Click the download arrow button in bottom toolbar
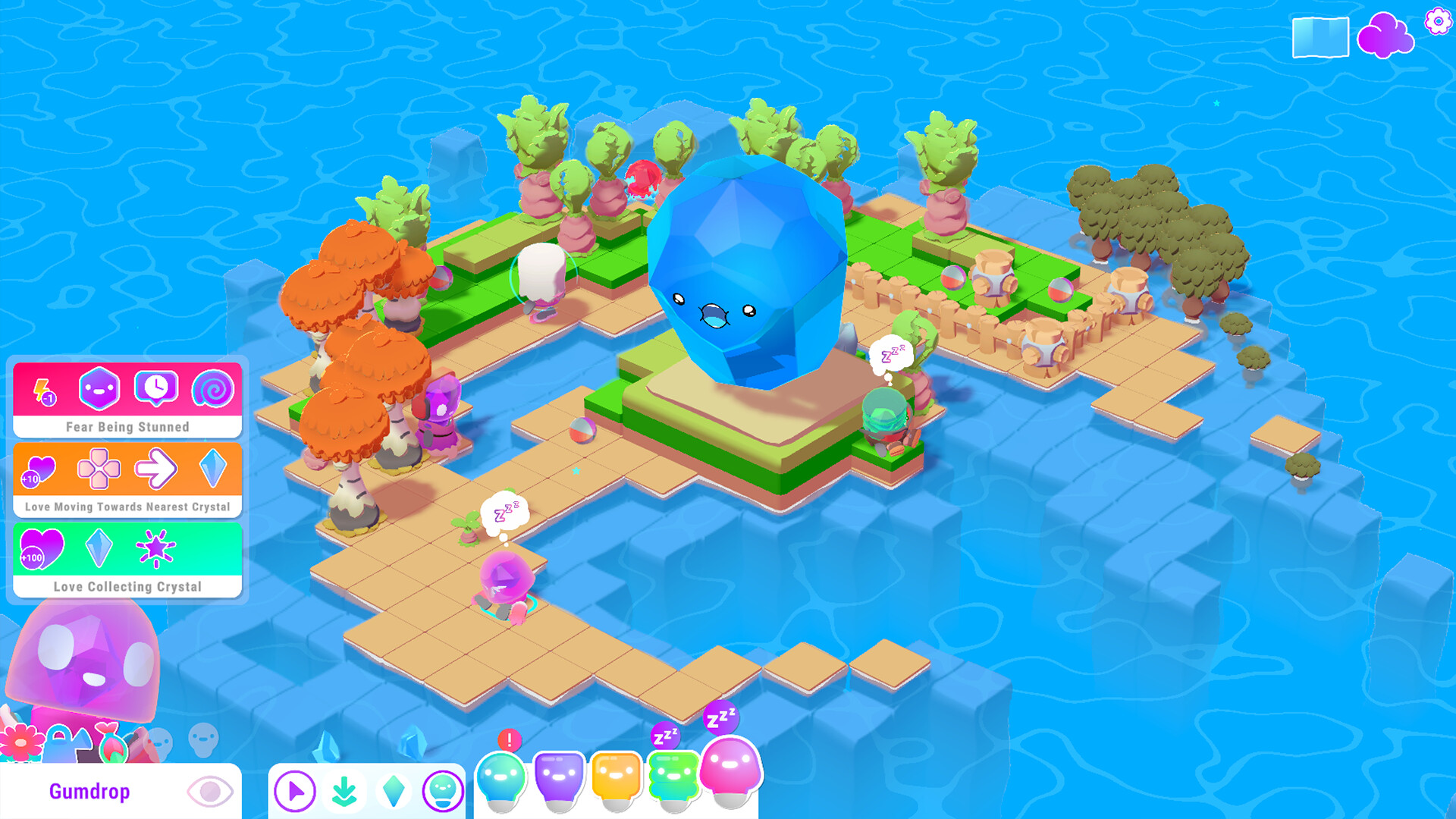This screenshot has width=1456, height=819. click(344, 789)
